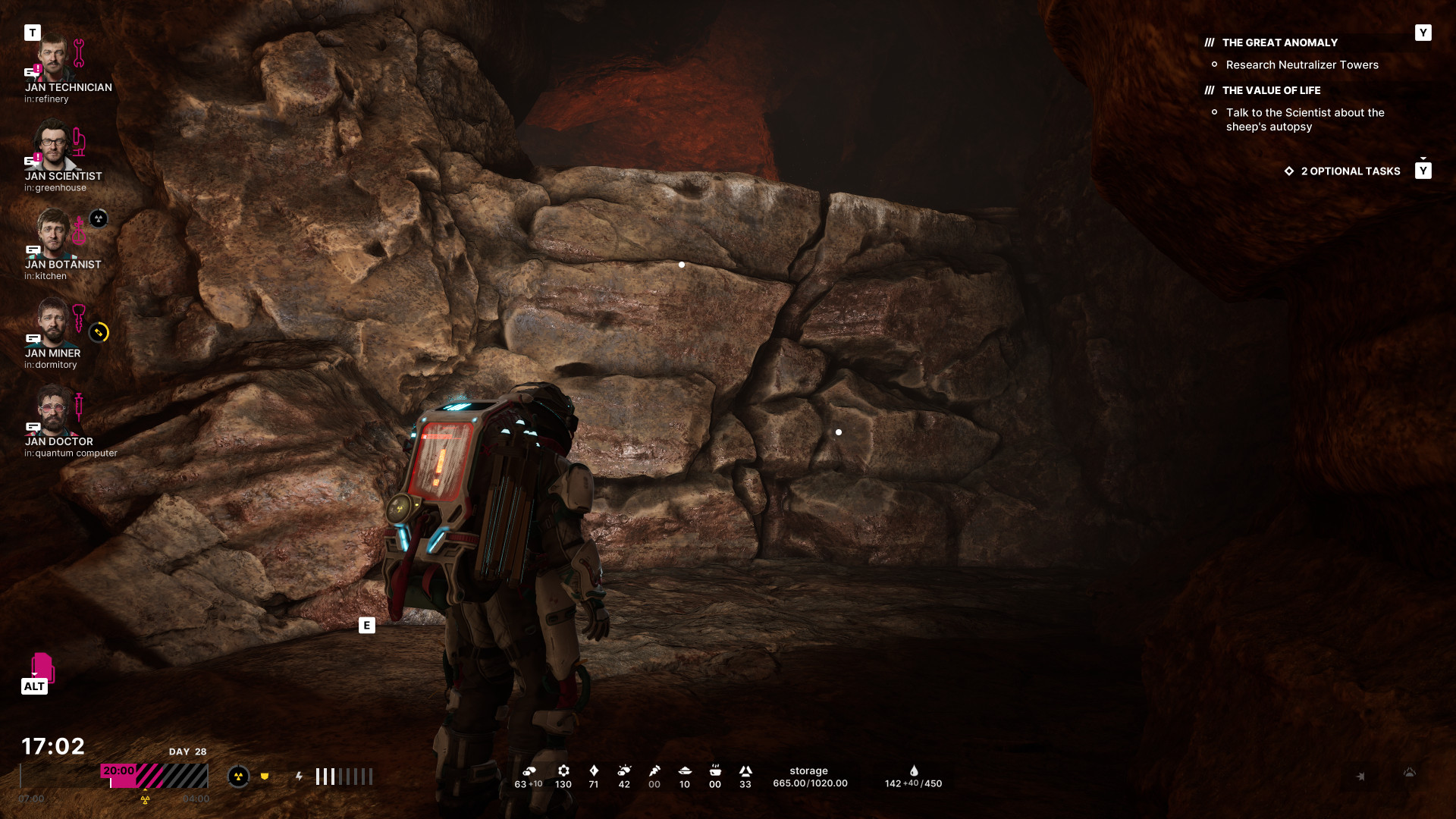This screenshot has width=1456, height=819.
Task: Open The Great Anomaly quest header
Action: point(1279,43)
